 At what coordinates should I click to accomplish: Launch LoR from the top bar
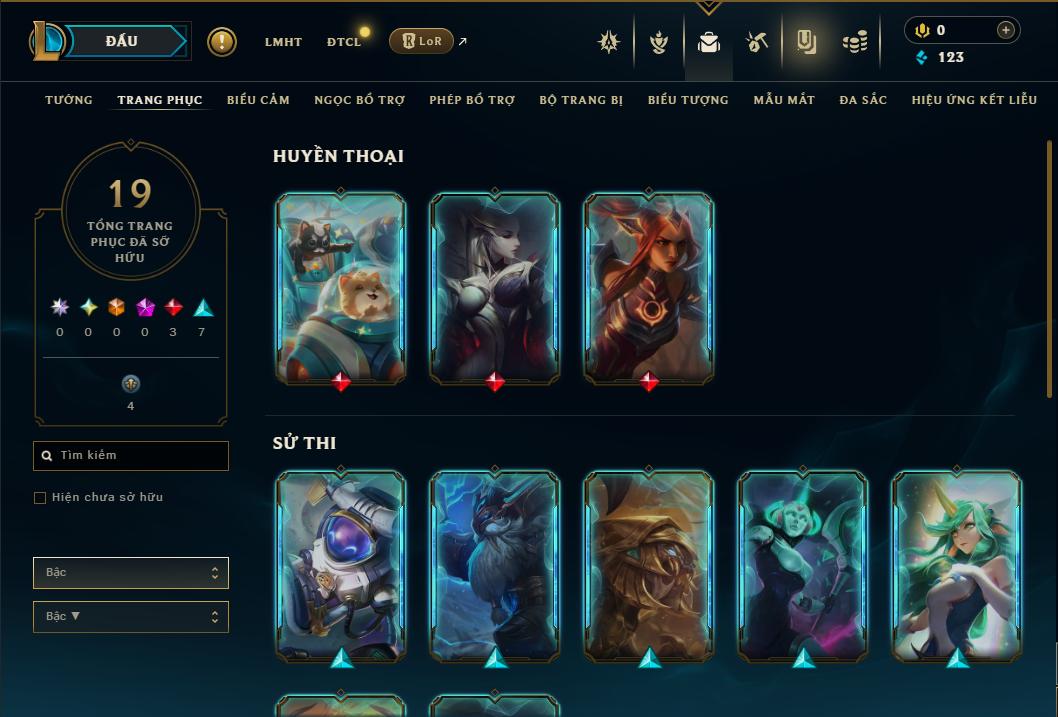coord(421,41)
